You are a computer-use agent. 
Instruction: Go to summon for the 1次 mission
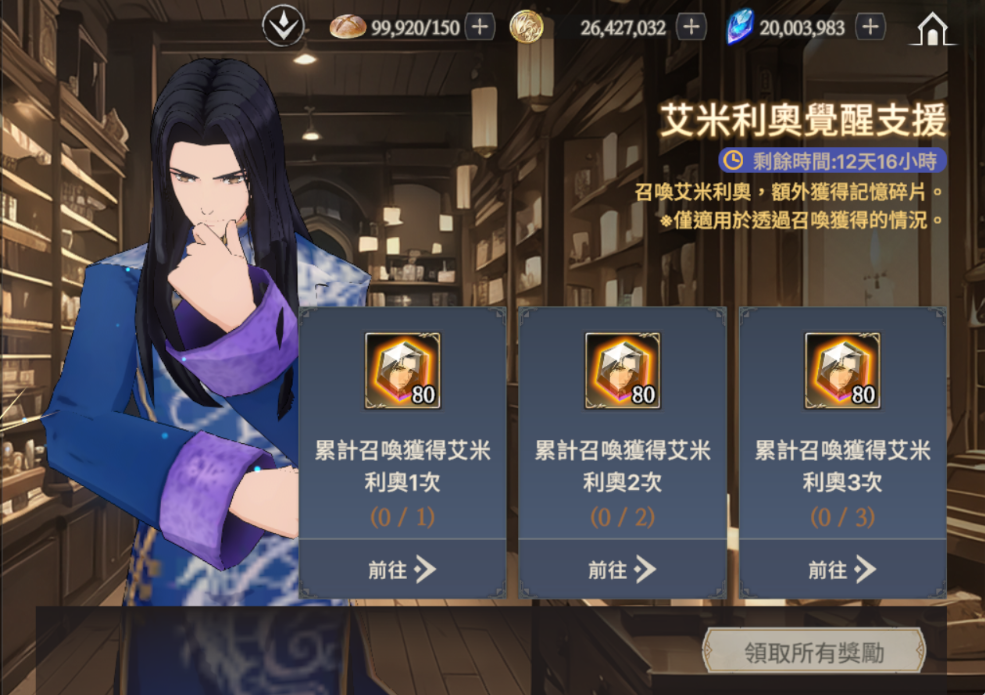tap(402, 570)
